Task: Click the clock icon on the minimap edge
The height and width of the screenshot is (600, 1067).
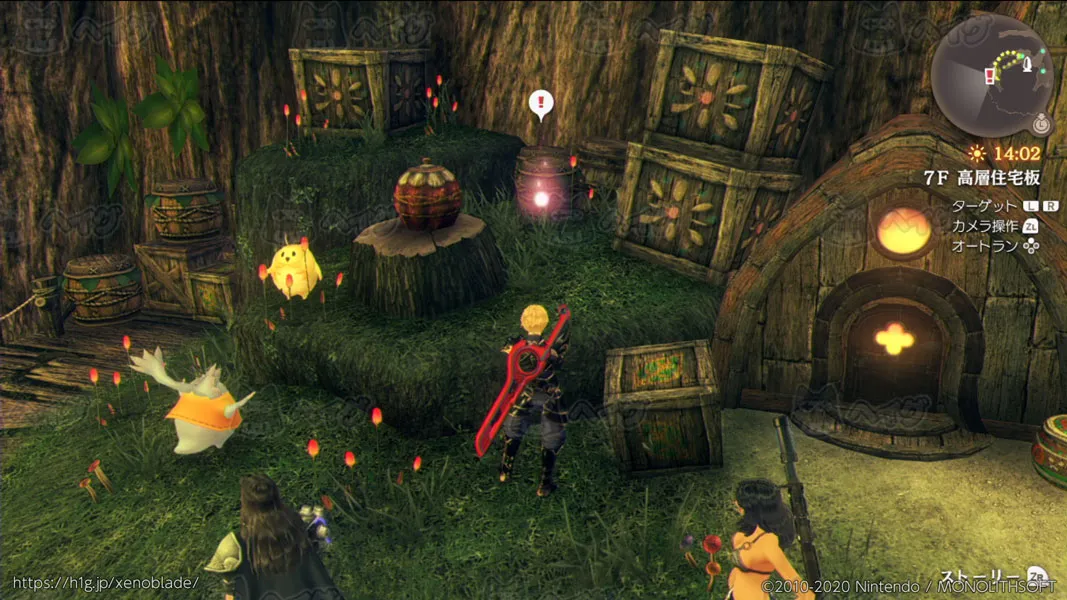Action: pos(1042,126)
